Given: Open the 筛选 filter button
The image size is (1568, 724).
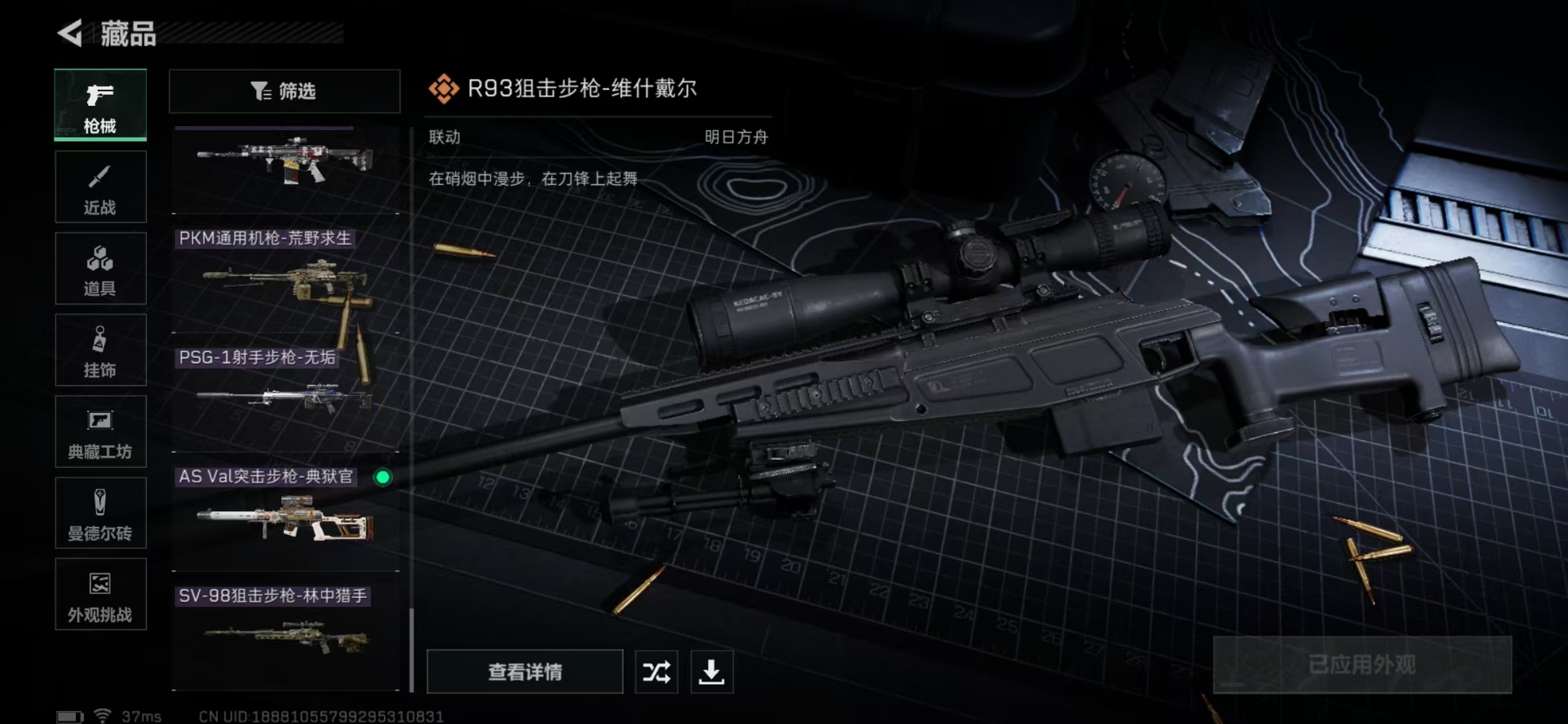Looking at the screenshot, I should tap(285, 91).
